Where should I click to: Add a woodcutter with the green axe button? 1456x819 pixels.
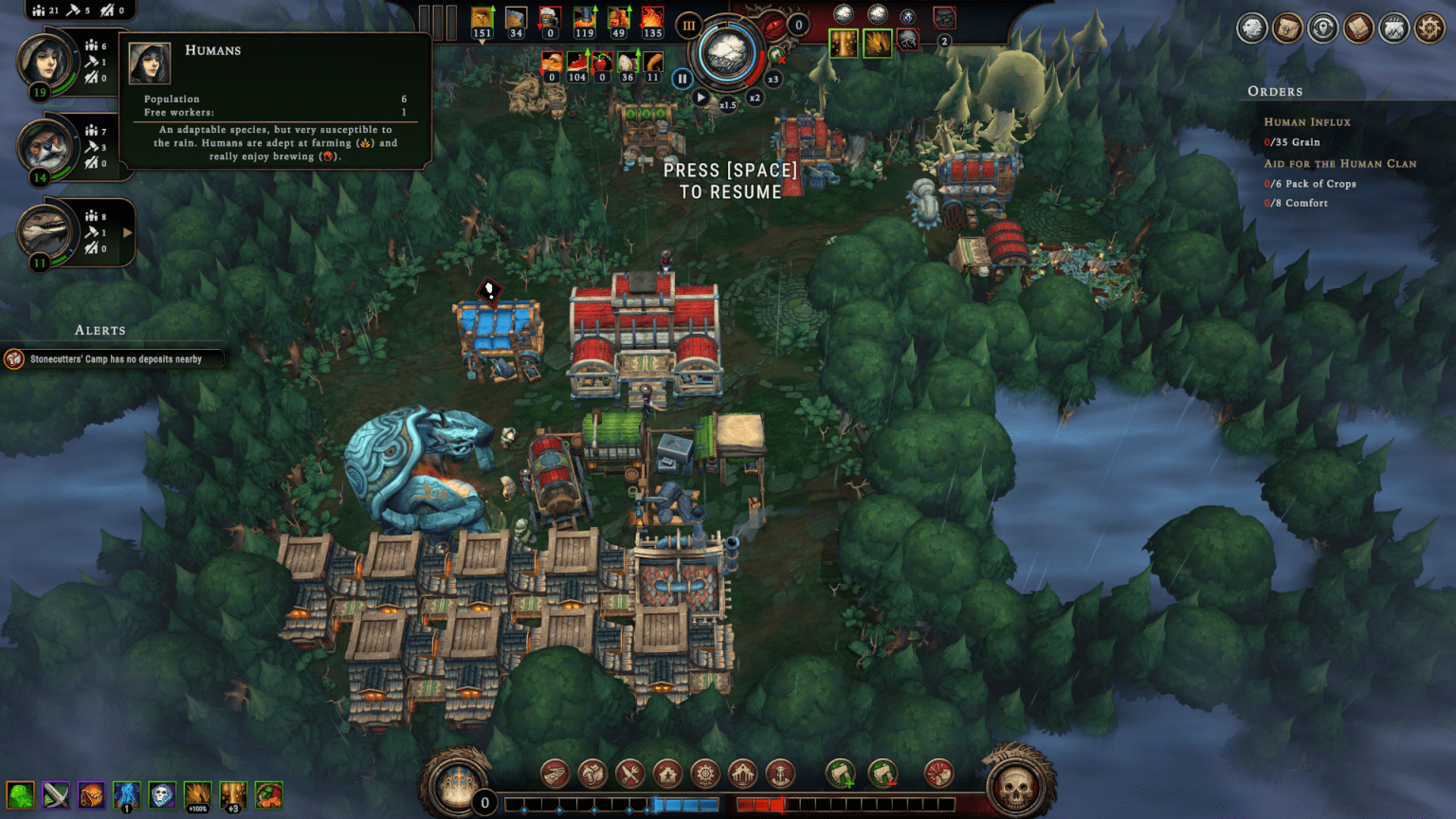coord(842,773)
